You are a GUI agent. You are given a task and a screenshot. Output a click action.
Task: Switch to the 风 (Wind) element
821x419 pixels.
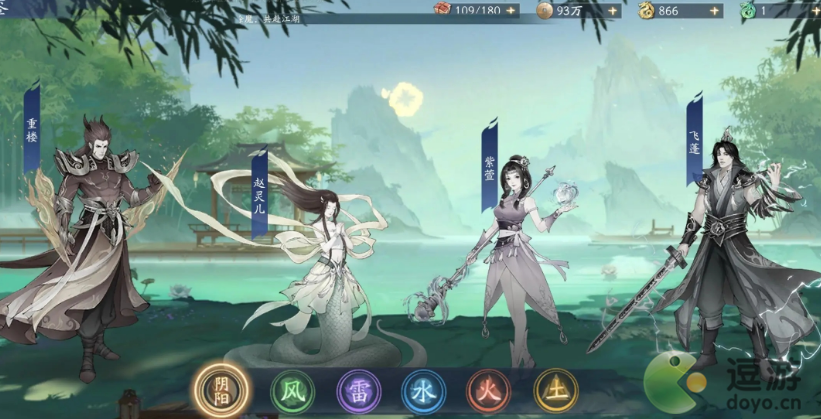[x=292, y=391]
